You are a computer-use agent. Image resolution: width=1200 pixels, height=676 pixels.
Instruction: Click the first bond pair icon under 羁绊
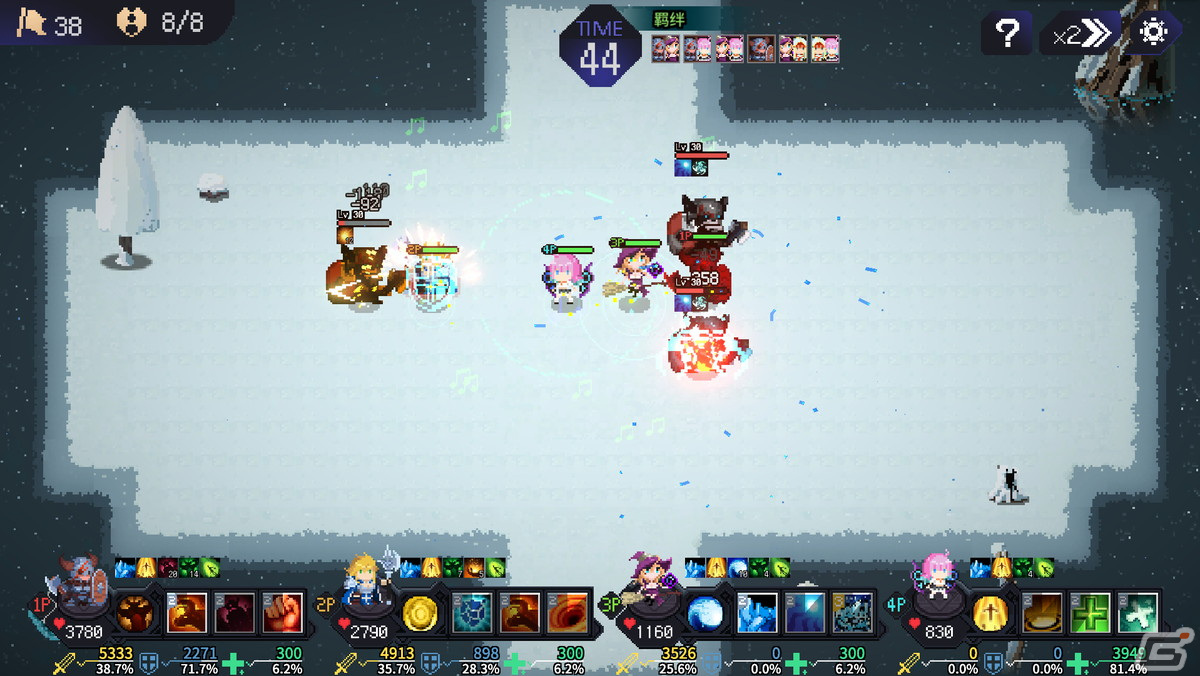tap(664, 48)
